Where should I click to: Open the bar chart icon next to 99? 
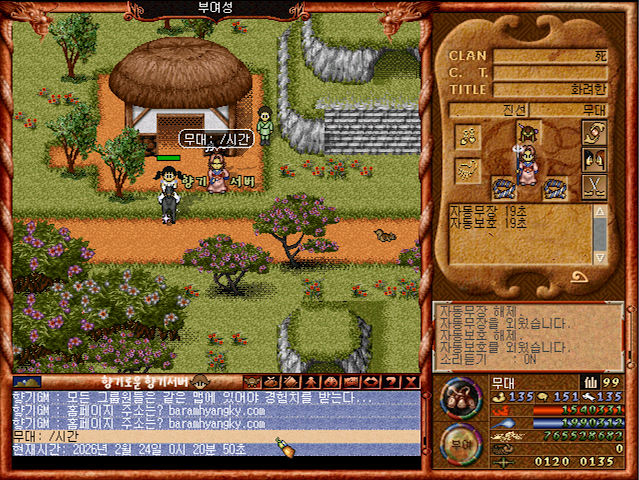point(590,381)
